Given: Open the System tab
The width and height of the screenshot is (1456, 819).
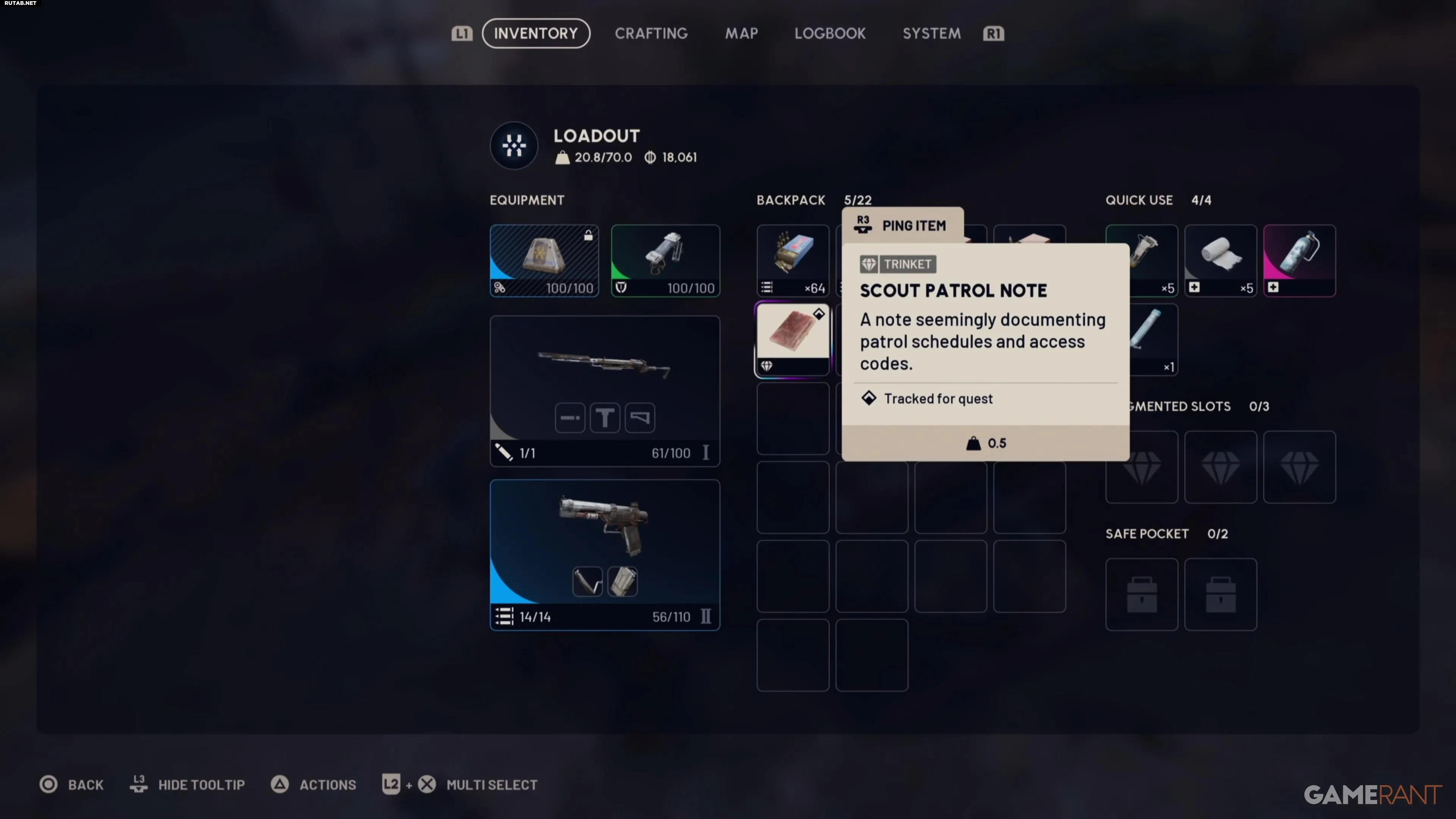Looking at the screenshot, I should click(931, 33).
